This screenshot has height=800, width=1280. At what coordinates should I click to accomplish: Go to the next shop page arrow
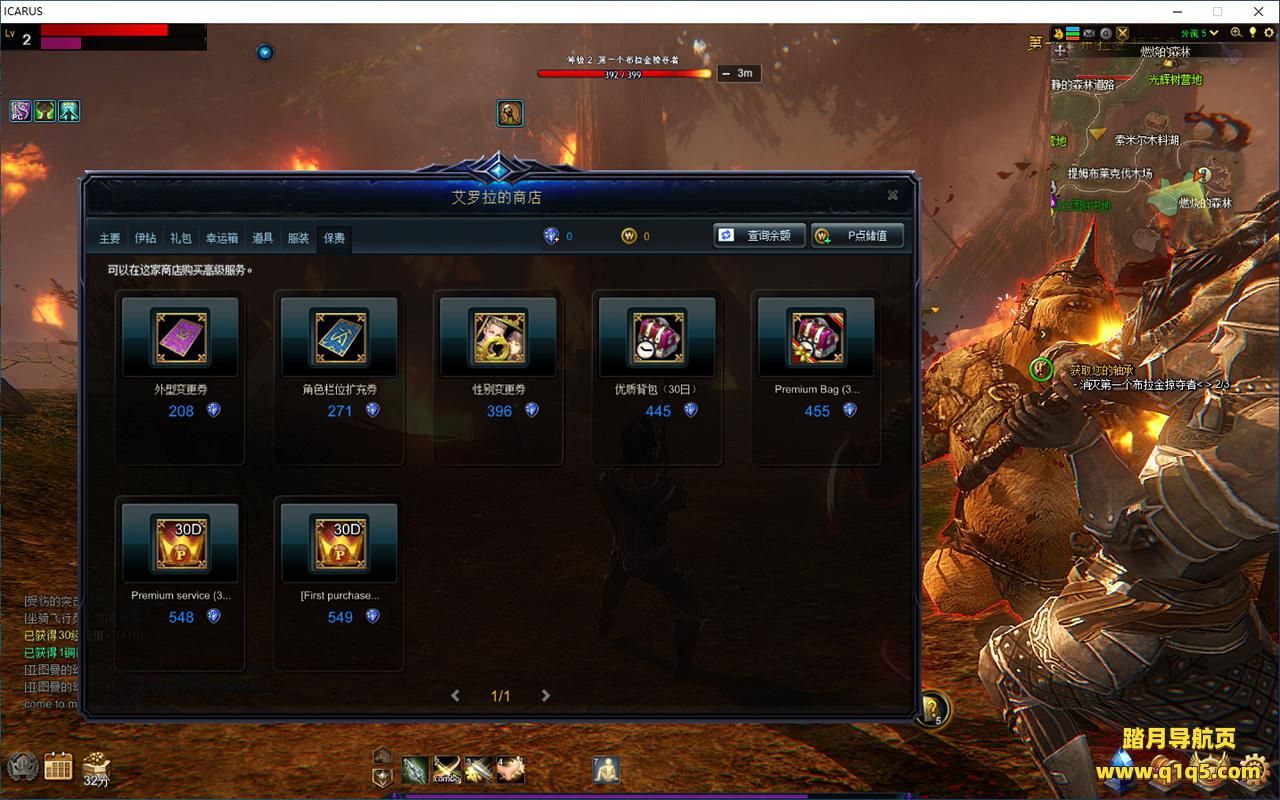(x=545, y=696)
